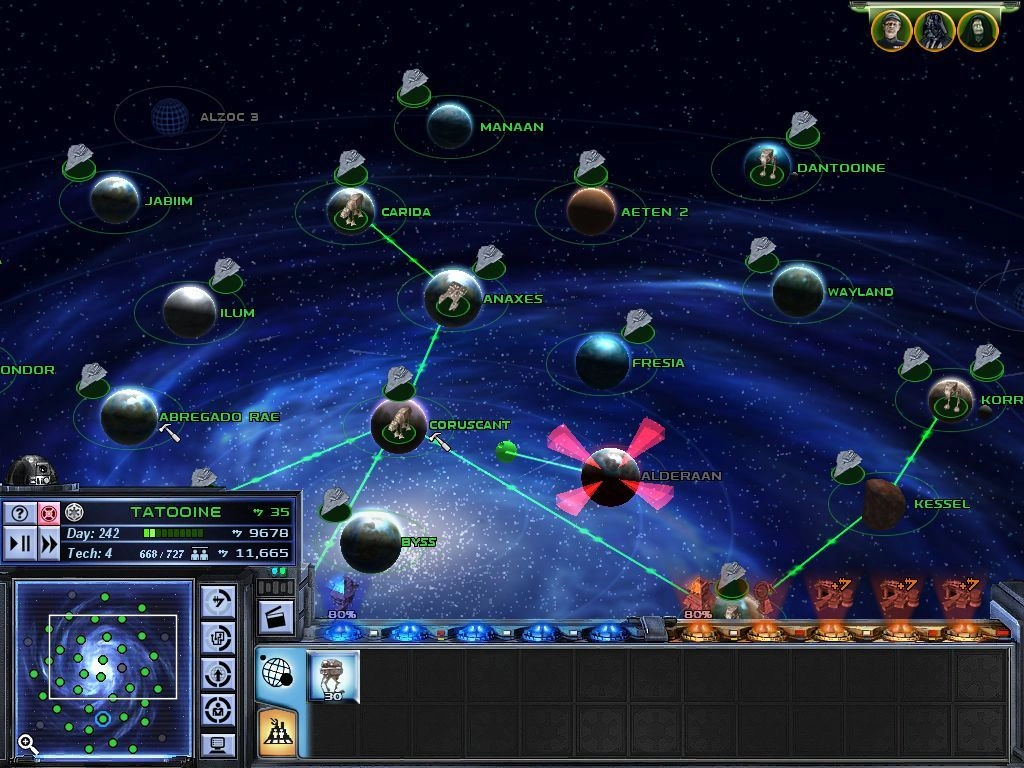The width and height of the screenshot is (1024, 768).
Task: Select the planet Kessel
Action: tap(884, 502)
